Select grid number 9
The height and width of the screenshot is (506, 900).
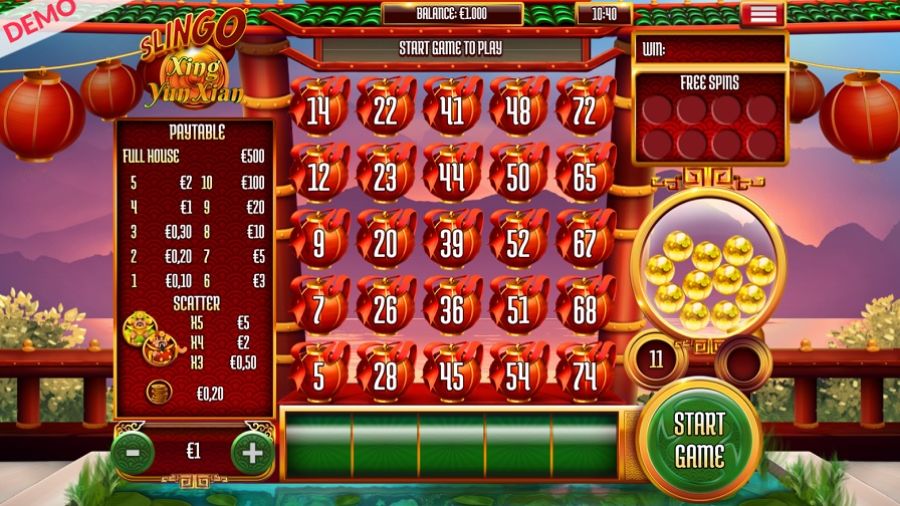pyautogui.click(x=319, y=243)
